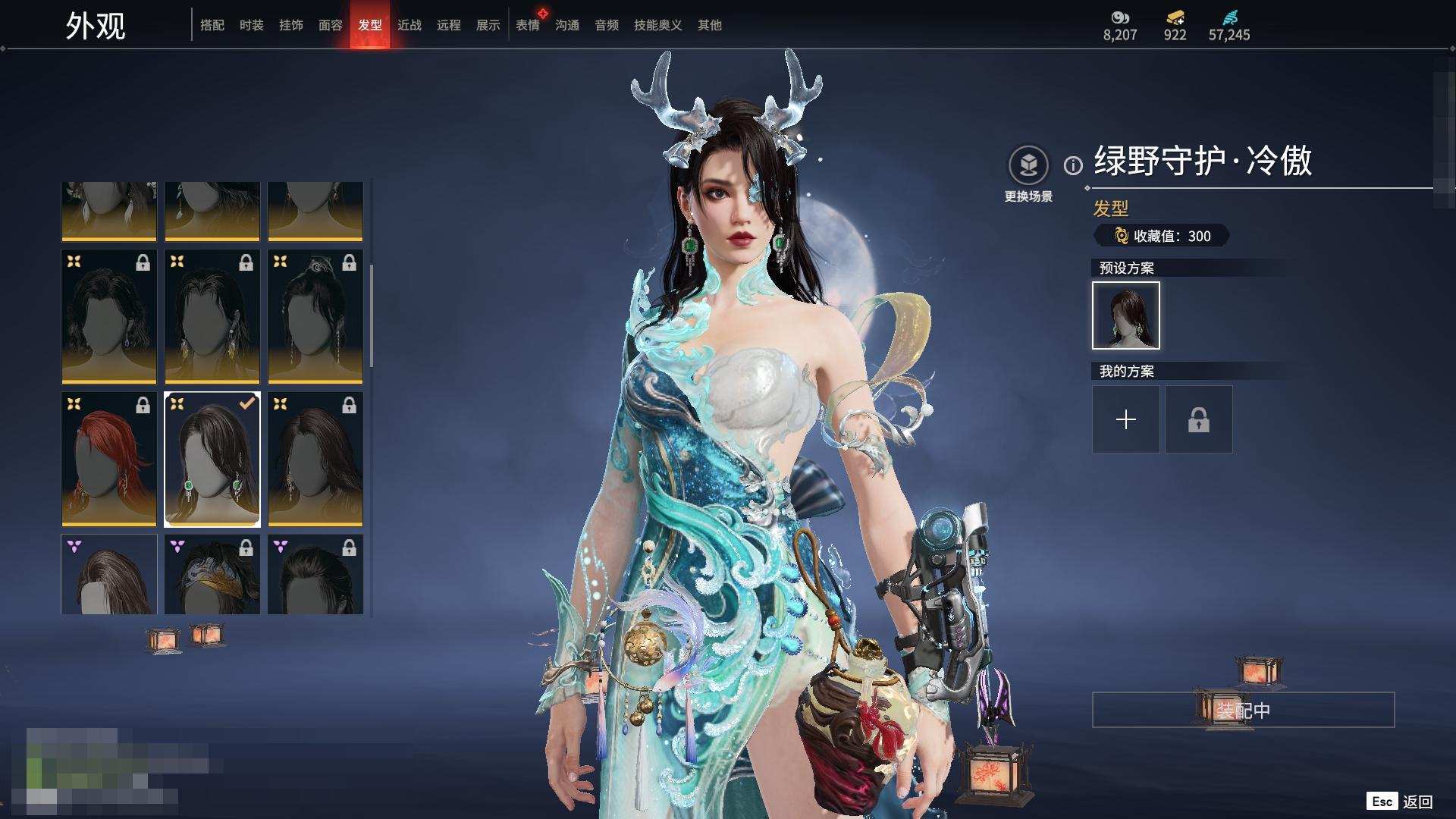1456x819 pixels.
Task: Select the 沟通 communication tab
Action: pos(566,25)
